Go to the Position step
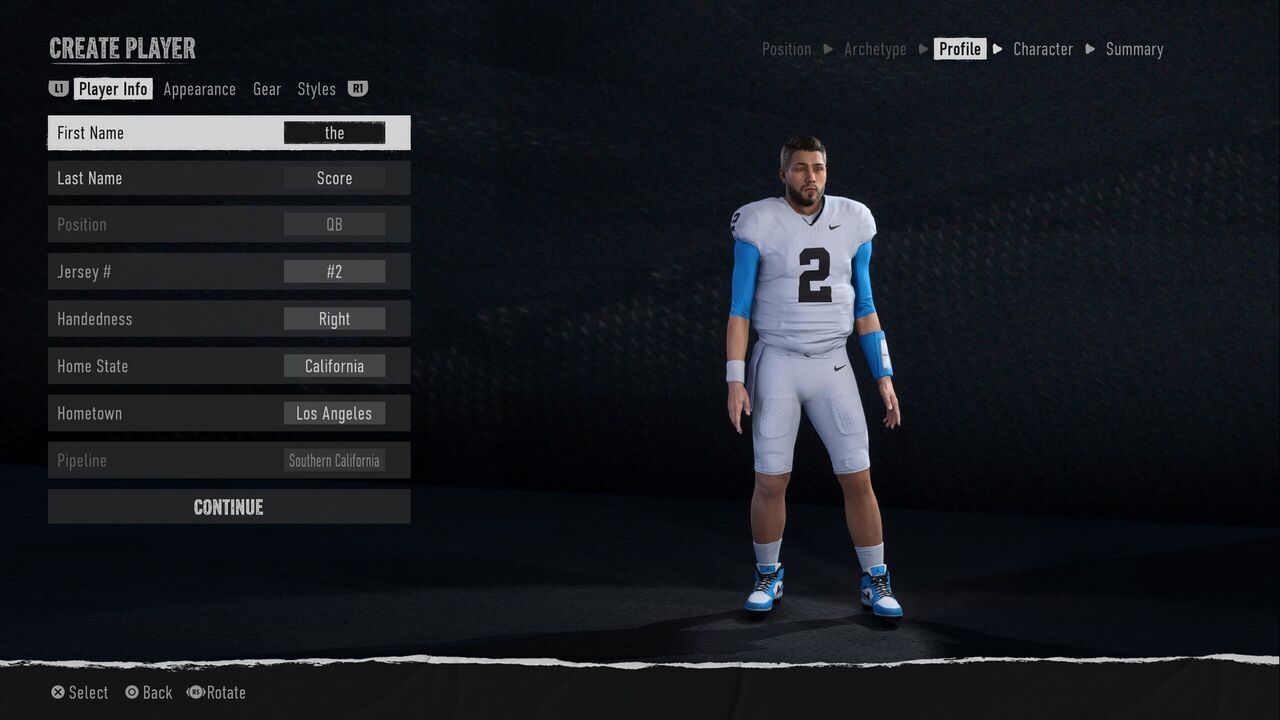The image size is (1280, 720). tap(786, 49)
